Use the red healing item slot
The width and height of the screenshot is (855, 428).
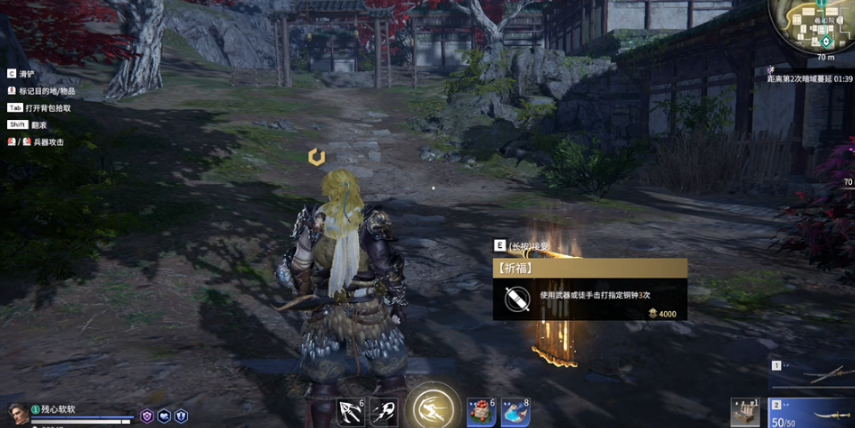tap(480, 411)
